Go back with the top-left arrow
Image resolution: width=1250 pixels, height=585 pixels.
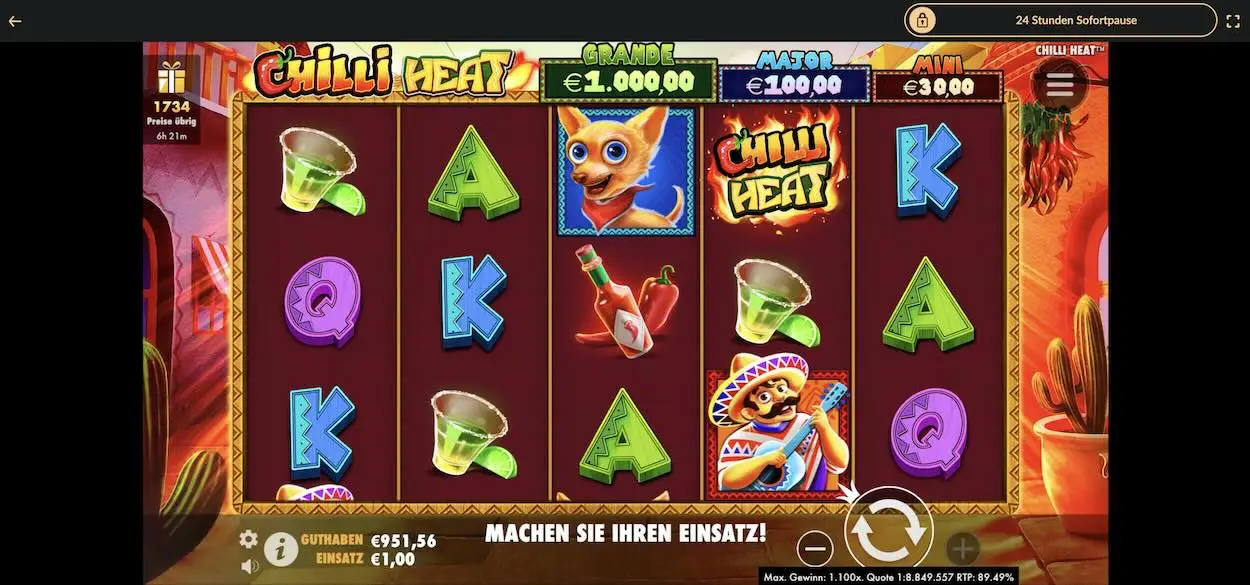(15, 20)
